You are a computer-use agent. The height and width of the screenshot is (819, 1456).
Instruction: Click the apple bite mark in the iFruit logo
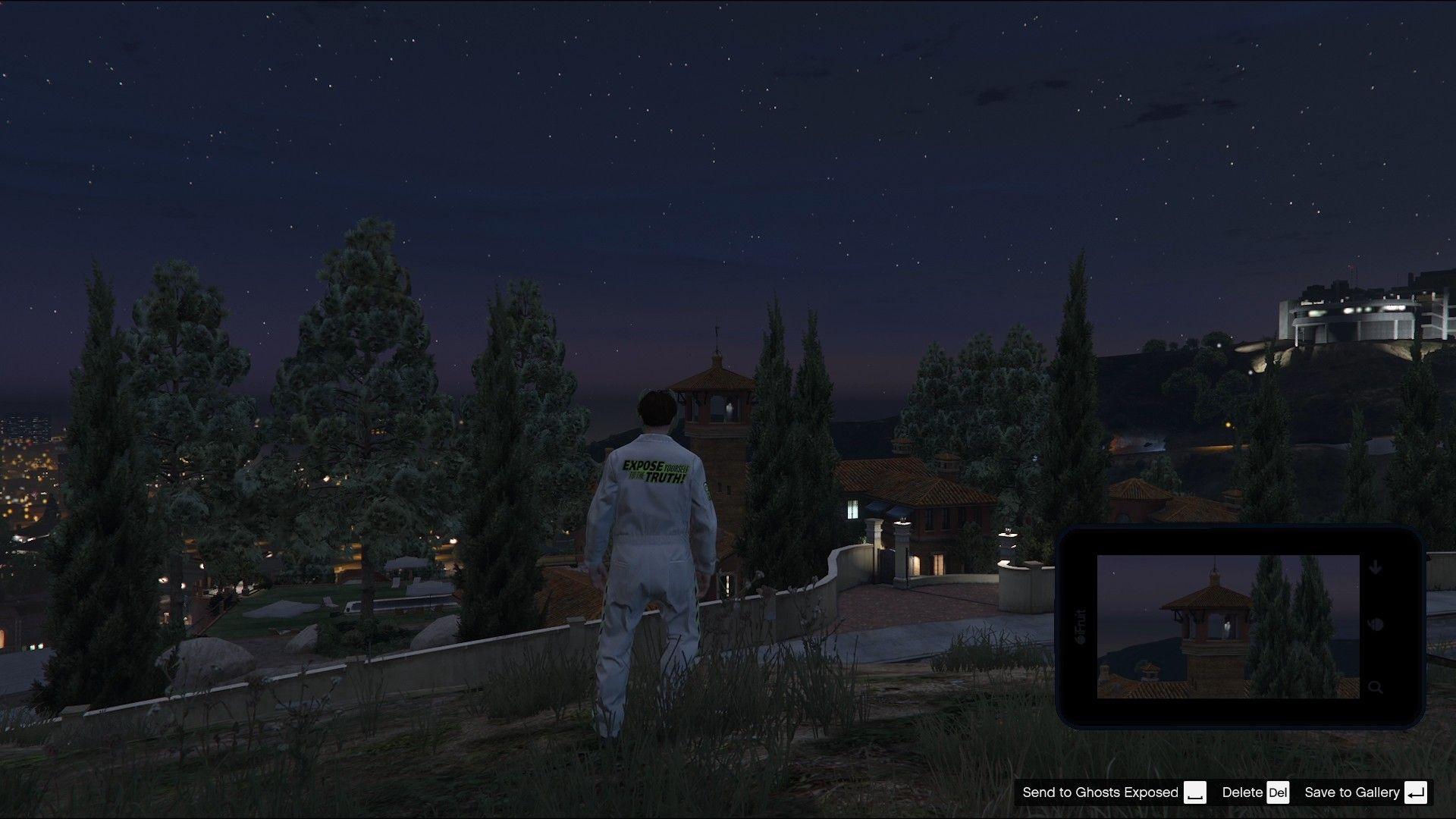(1080, 637)
